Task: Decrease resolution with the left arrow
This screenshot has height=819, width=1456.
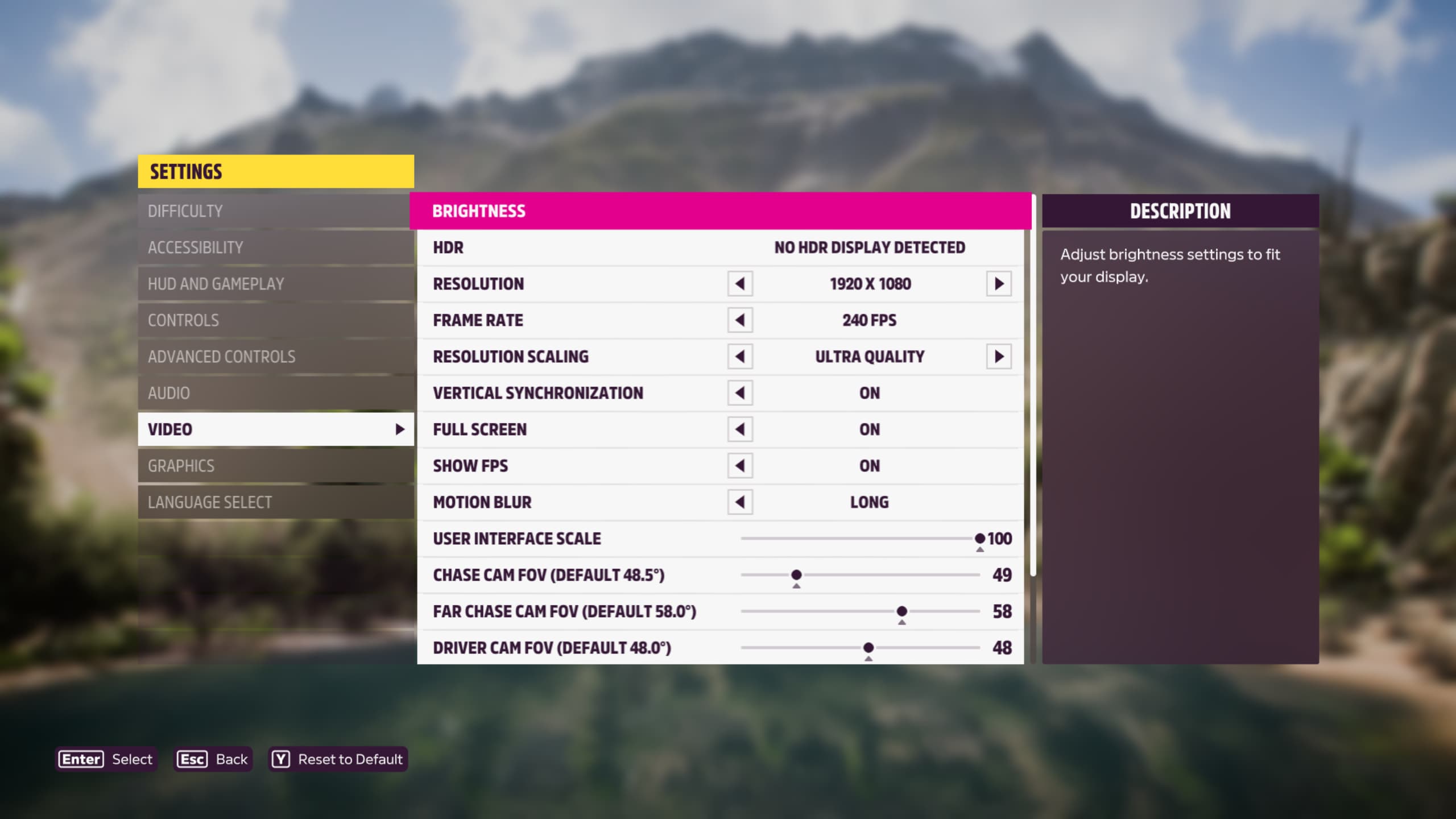Action: 740,284
